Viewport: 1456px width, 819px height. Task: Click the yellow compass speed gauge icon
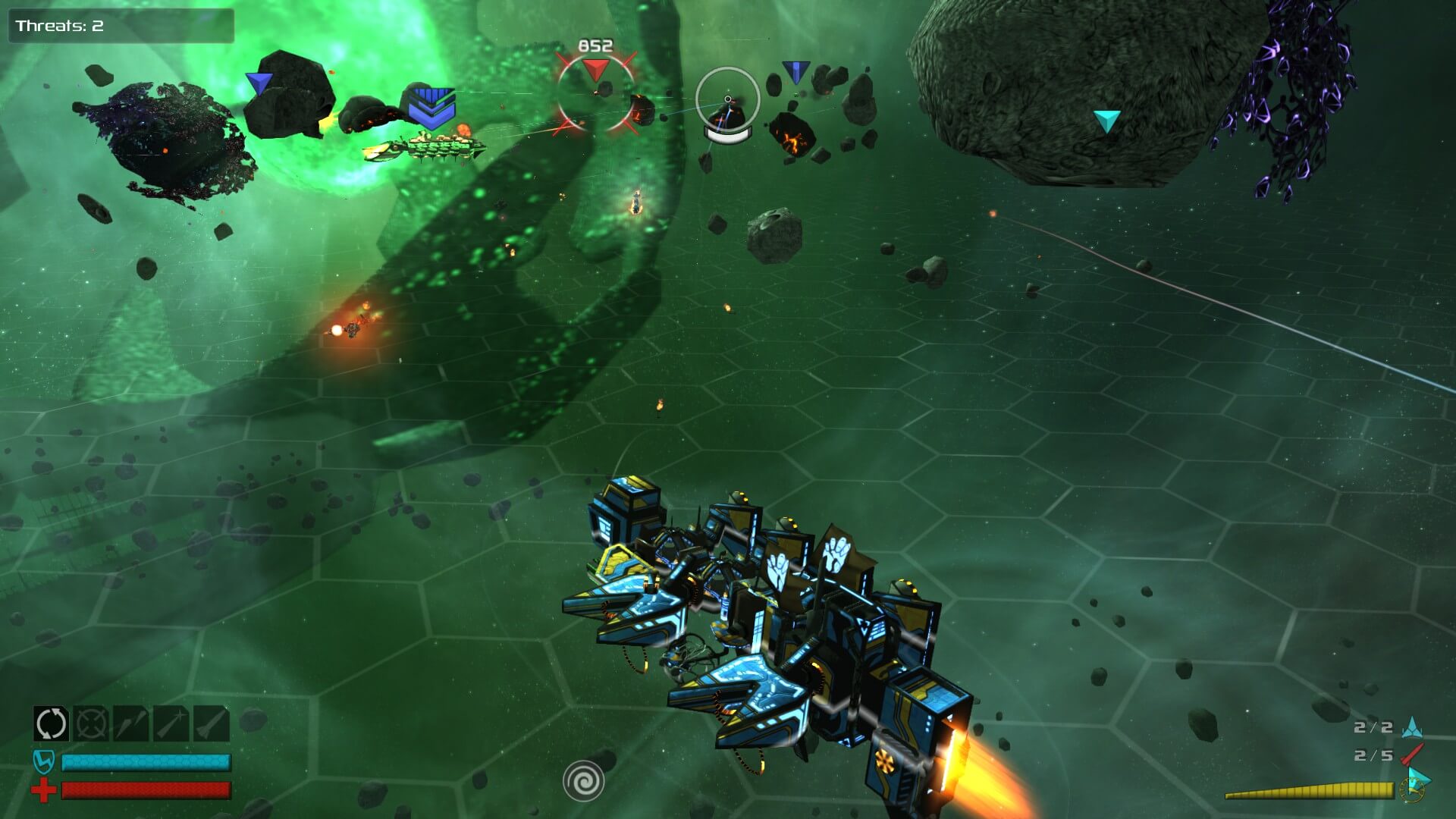(x=1414, y=786)
